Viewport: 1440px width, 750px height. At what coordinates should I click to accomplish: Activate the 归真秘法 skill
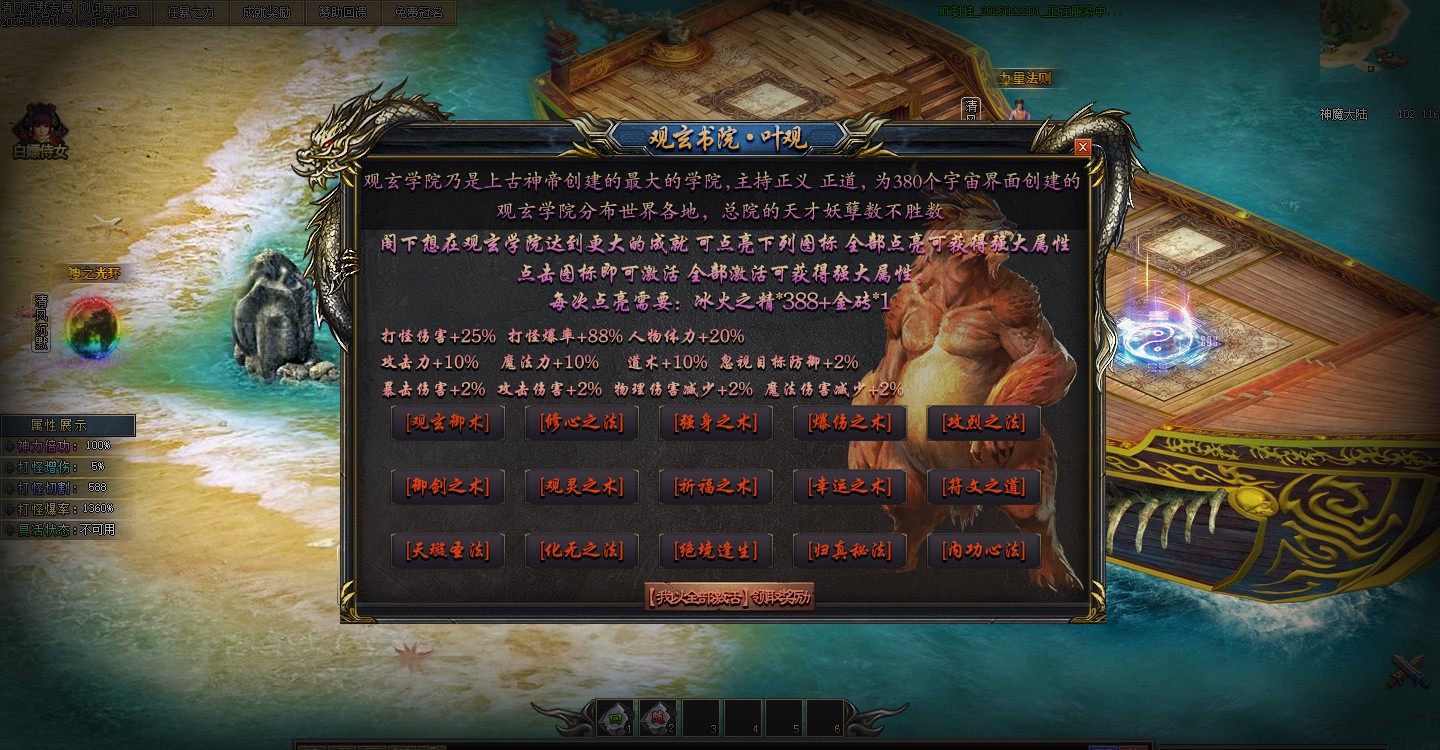(849, 550)
